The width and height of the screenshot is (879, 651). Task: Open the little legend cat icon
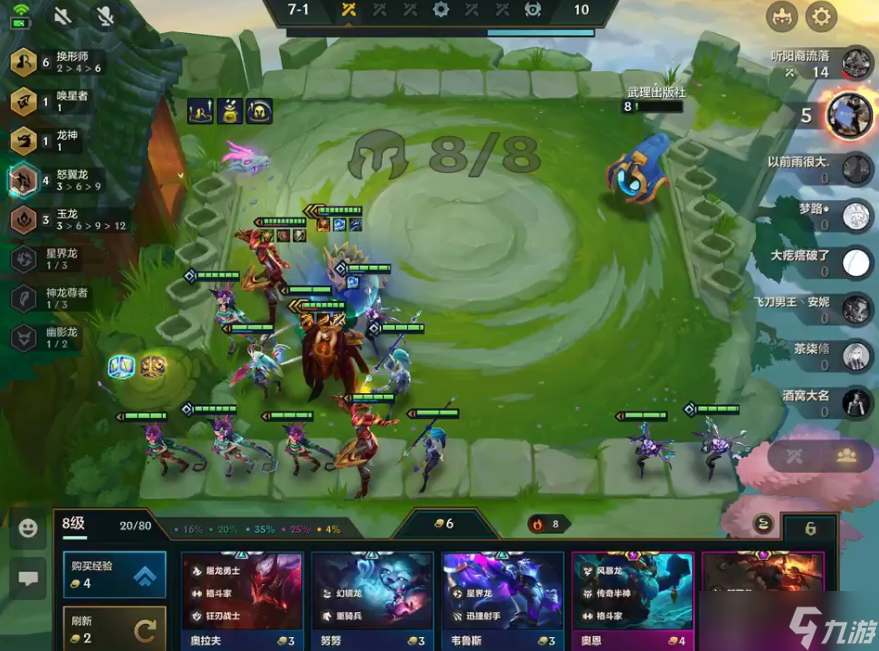(782, 16)
